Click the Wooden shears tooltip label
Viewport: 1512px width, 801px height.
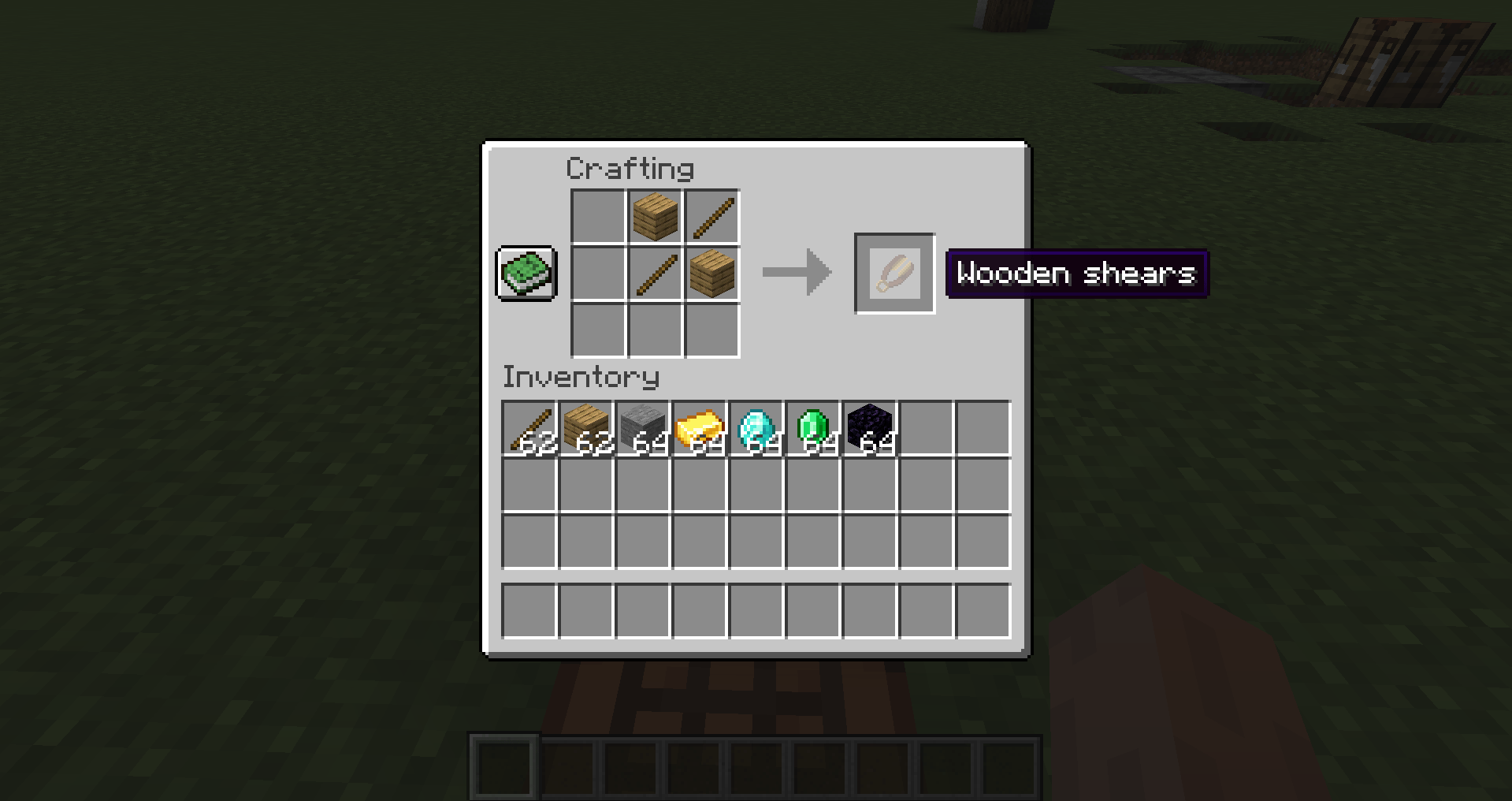pyautogui.click(x=1076, y=274)
